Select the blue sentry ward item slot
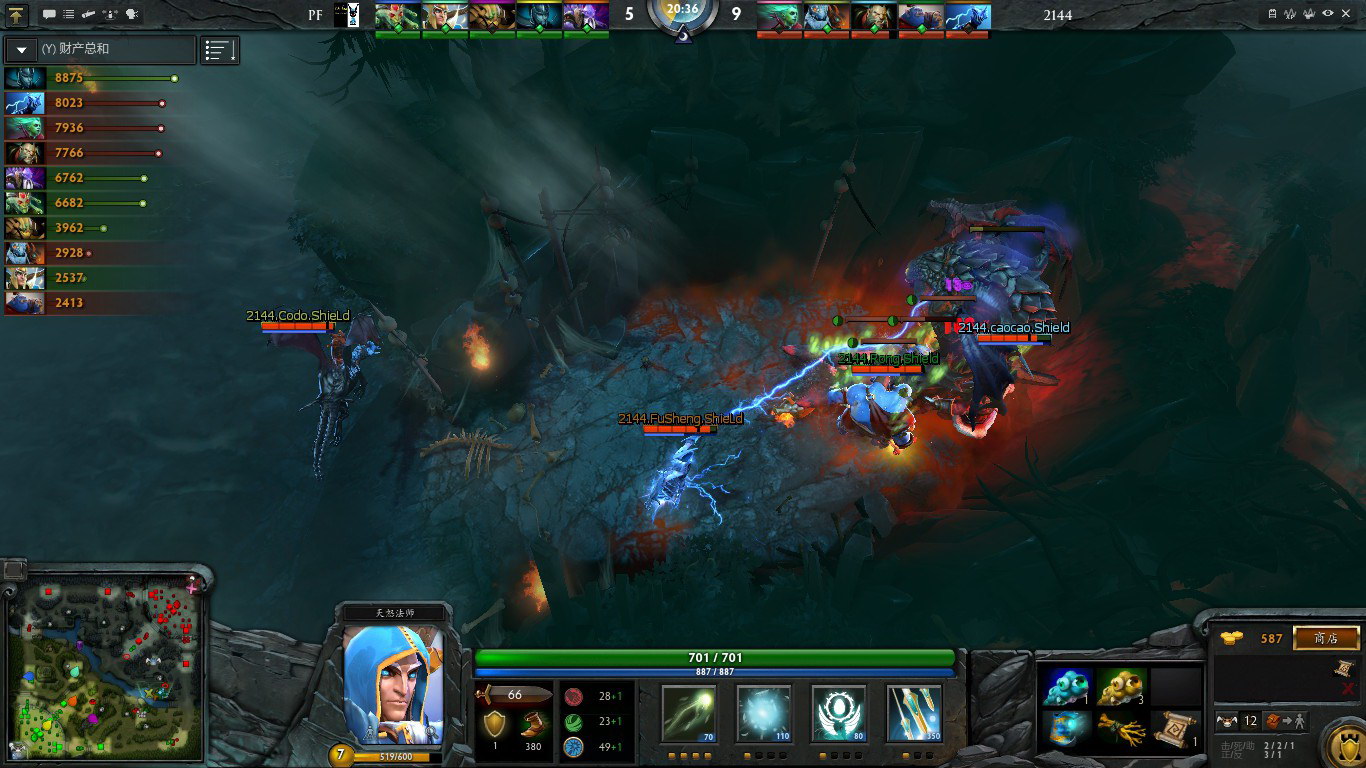 1067,687
